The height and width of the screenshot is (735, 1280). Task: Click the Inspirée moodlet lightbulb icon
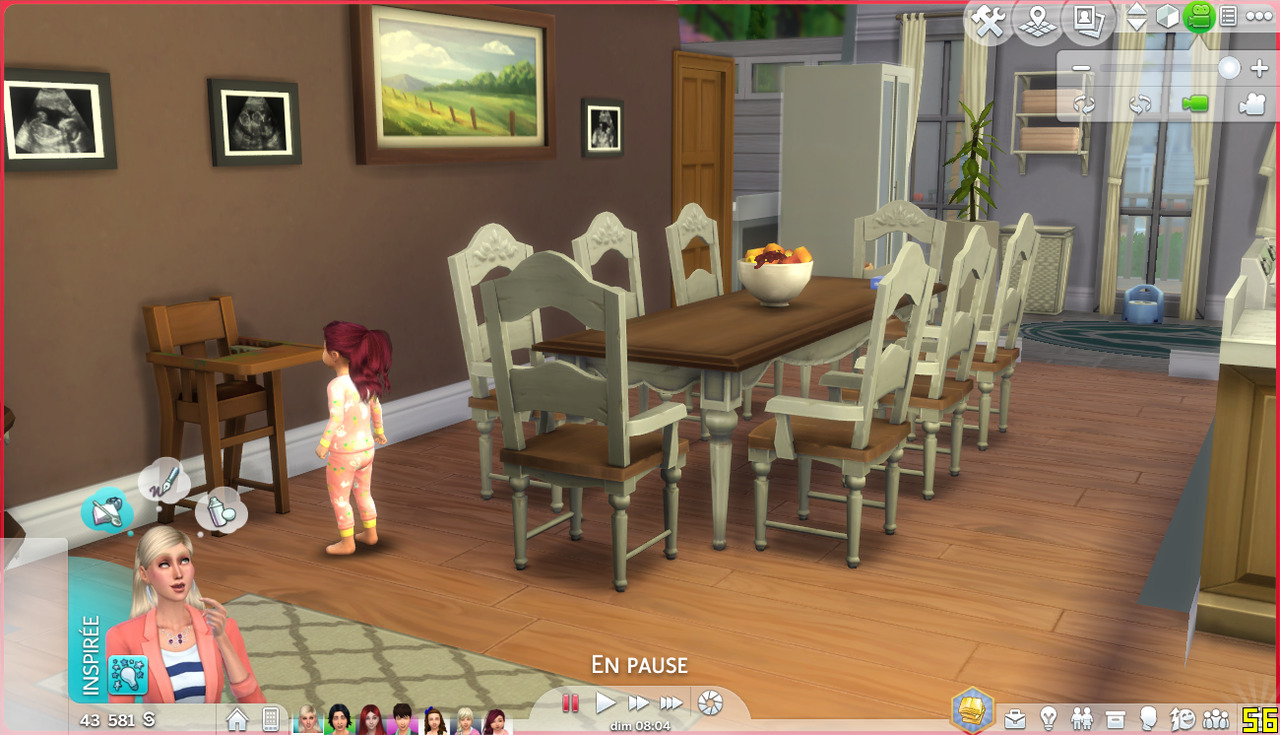coord(128,676)
